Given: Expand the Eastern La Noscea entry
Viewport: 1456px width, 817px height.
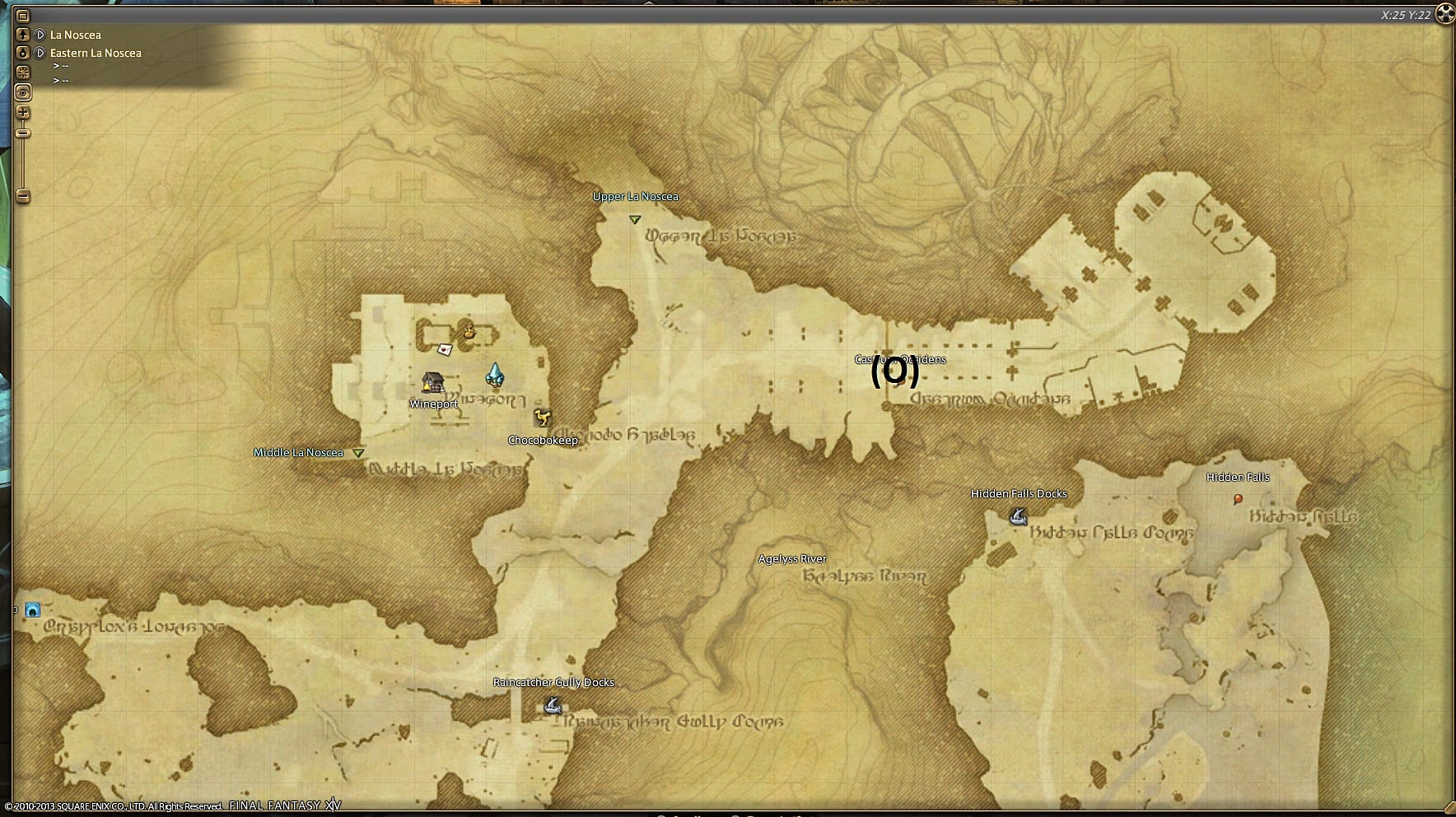Looking at the screenshot, I should point(41,52).
